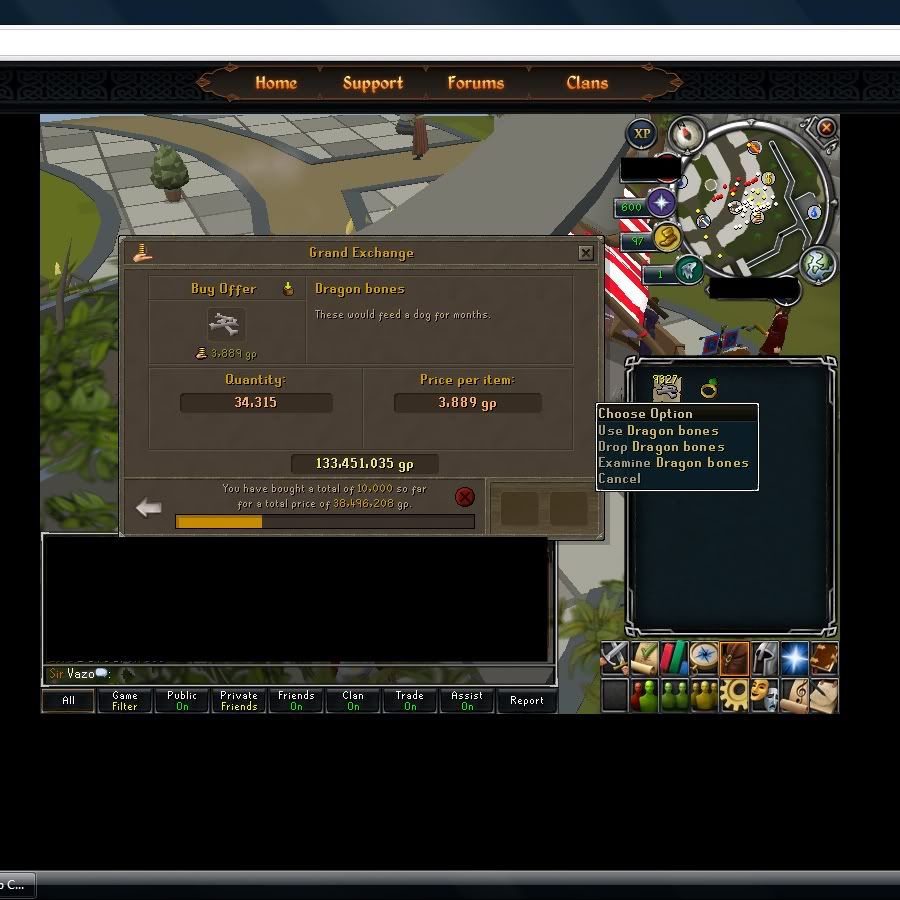Close the Grand Exchange window

point(586,253)
